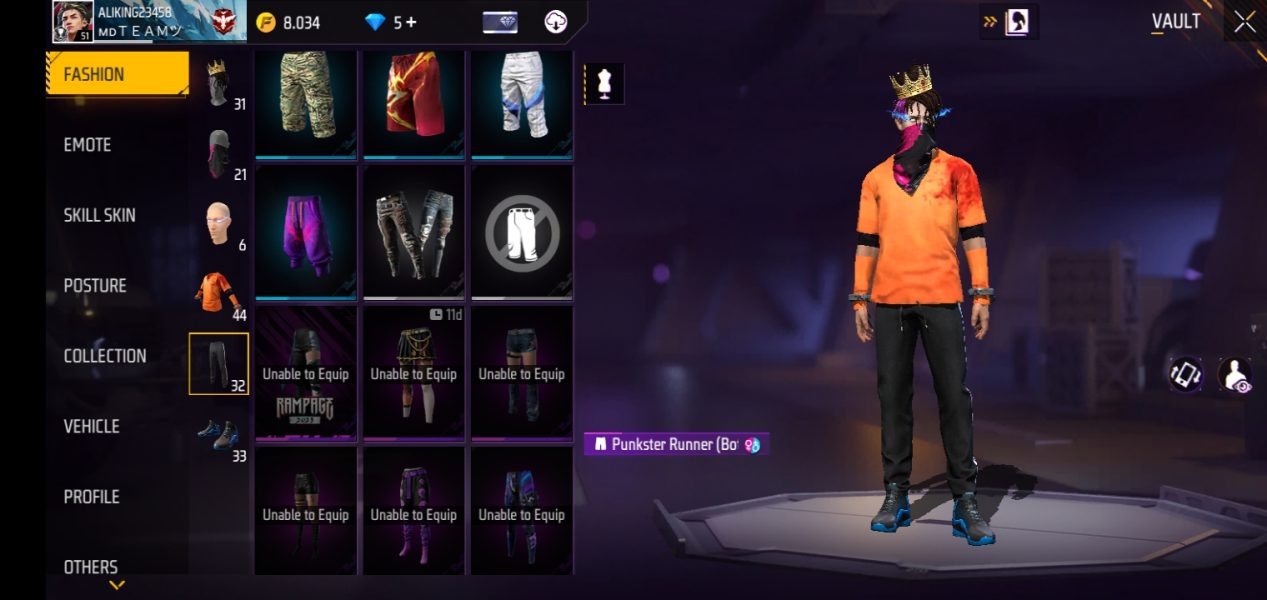The width and height of the screenshot is (1267, 600).
Task: Open the mannequin outfit preset button
Action: click(x=604, y=84)
